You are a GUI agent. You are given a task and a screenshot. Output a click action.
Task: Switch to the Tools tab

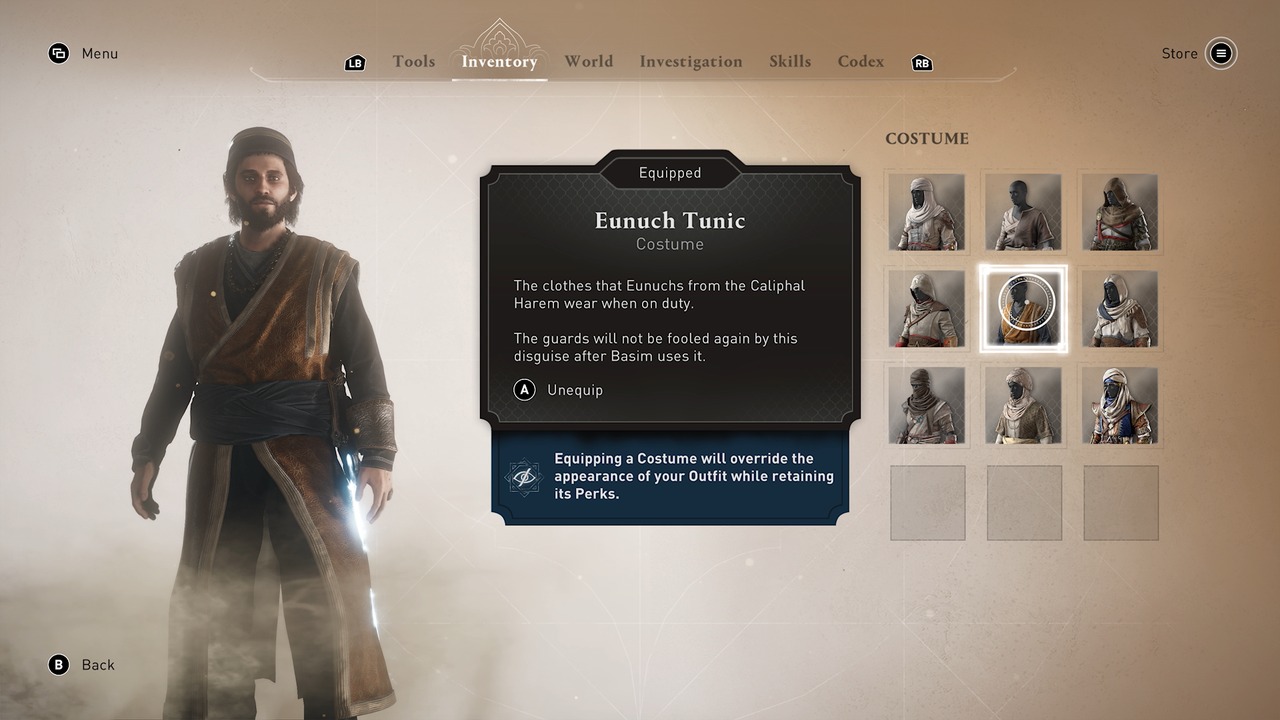click(413, 61)
